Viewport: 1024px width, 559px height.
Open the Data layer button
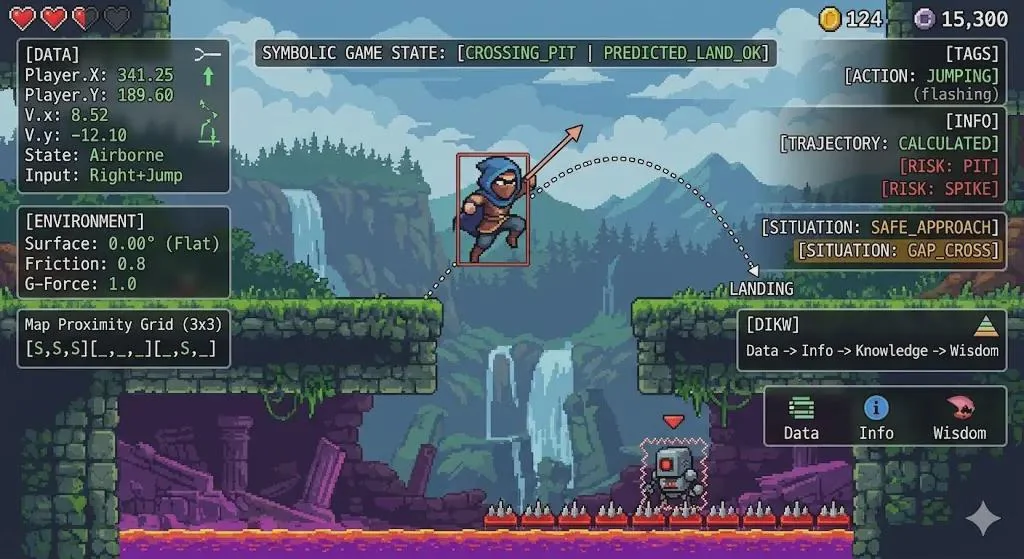800,417
